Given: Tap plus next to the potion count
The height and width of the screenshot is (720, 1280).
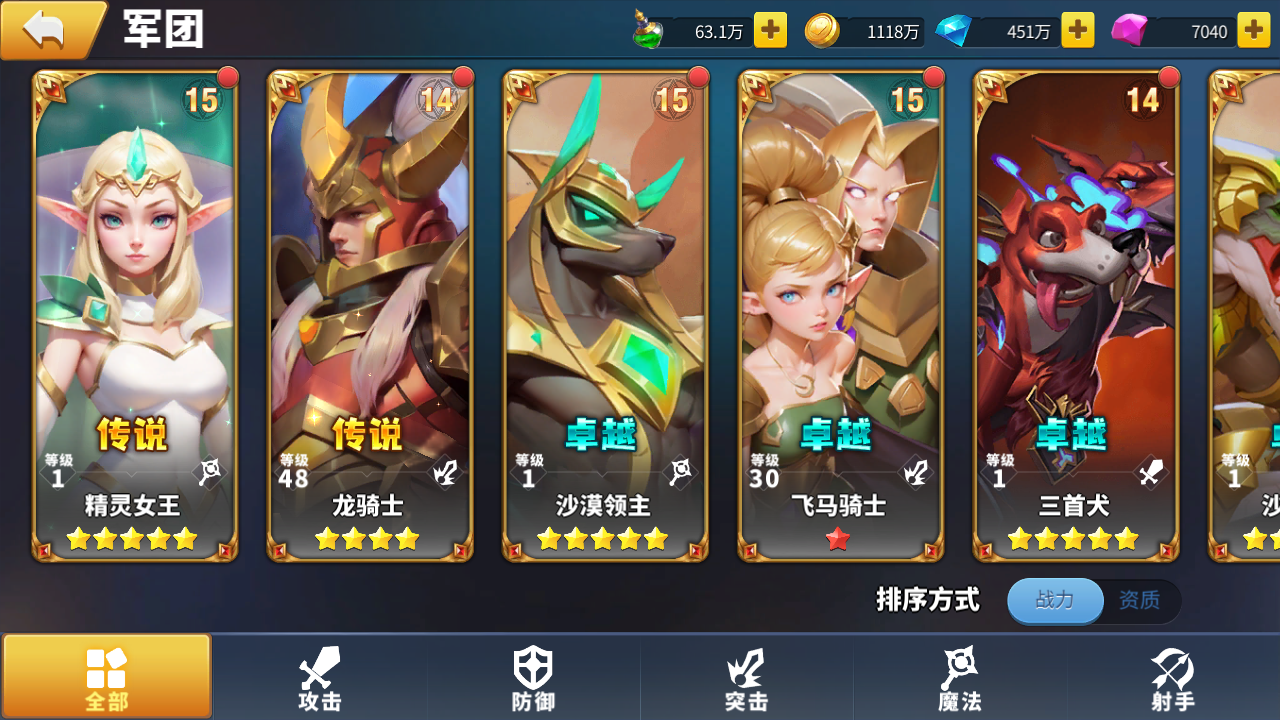Looking at the screenshot, I should tap(769, 30).
